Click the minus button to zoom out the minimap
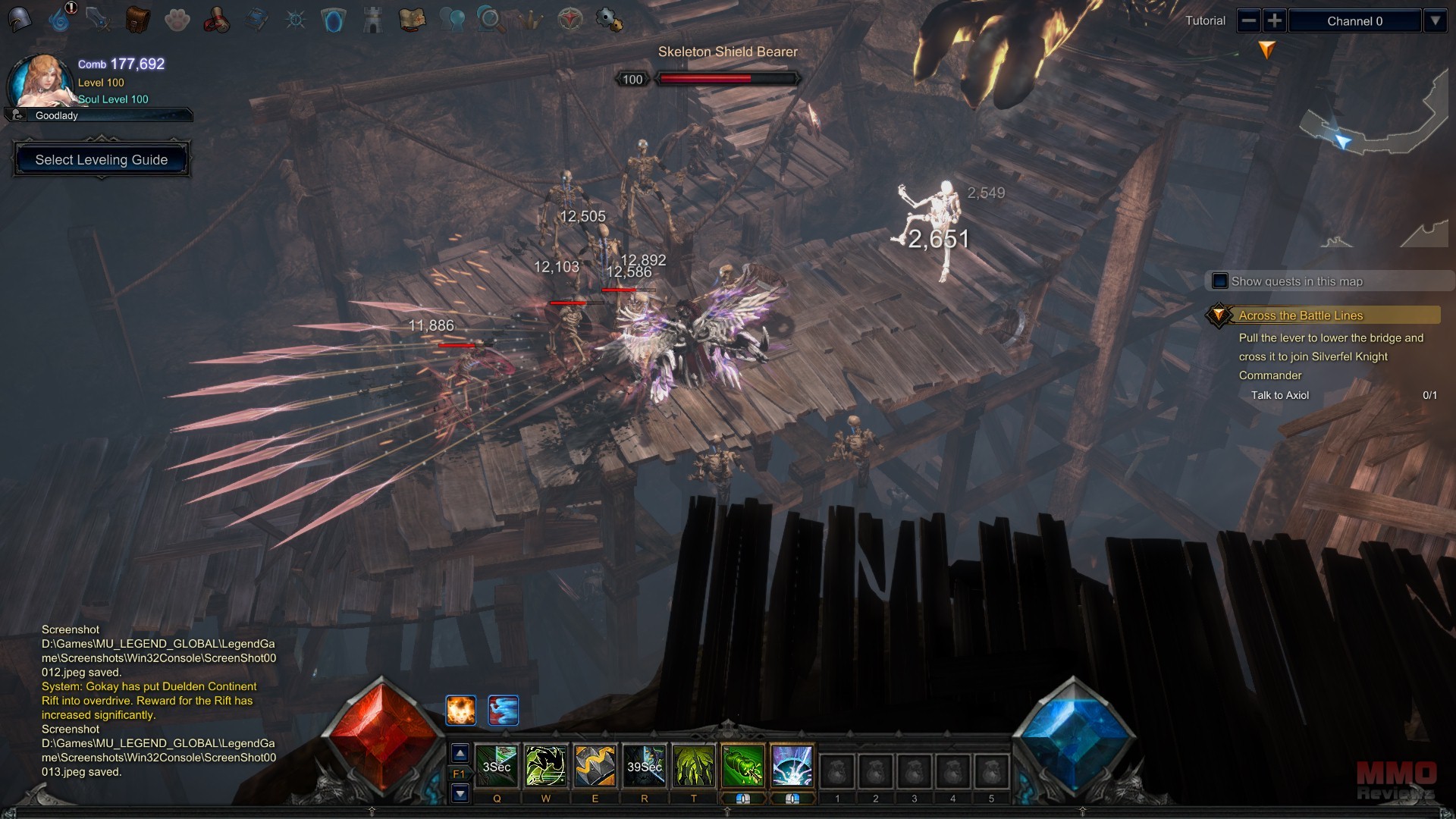The width and height of the screenshot is (1456, 819). (1249, 20)
